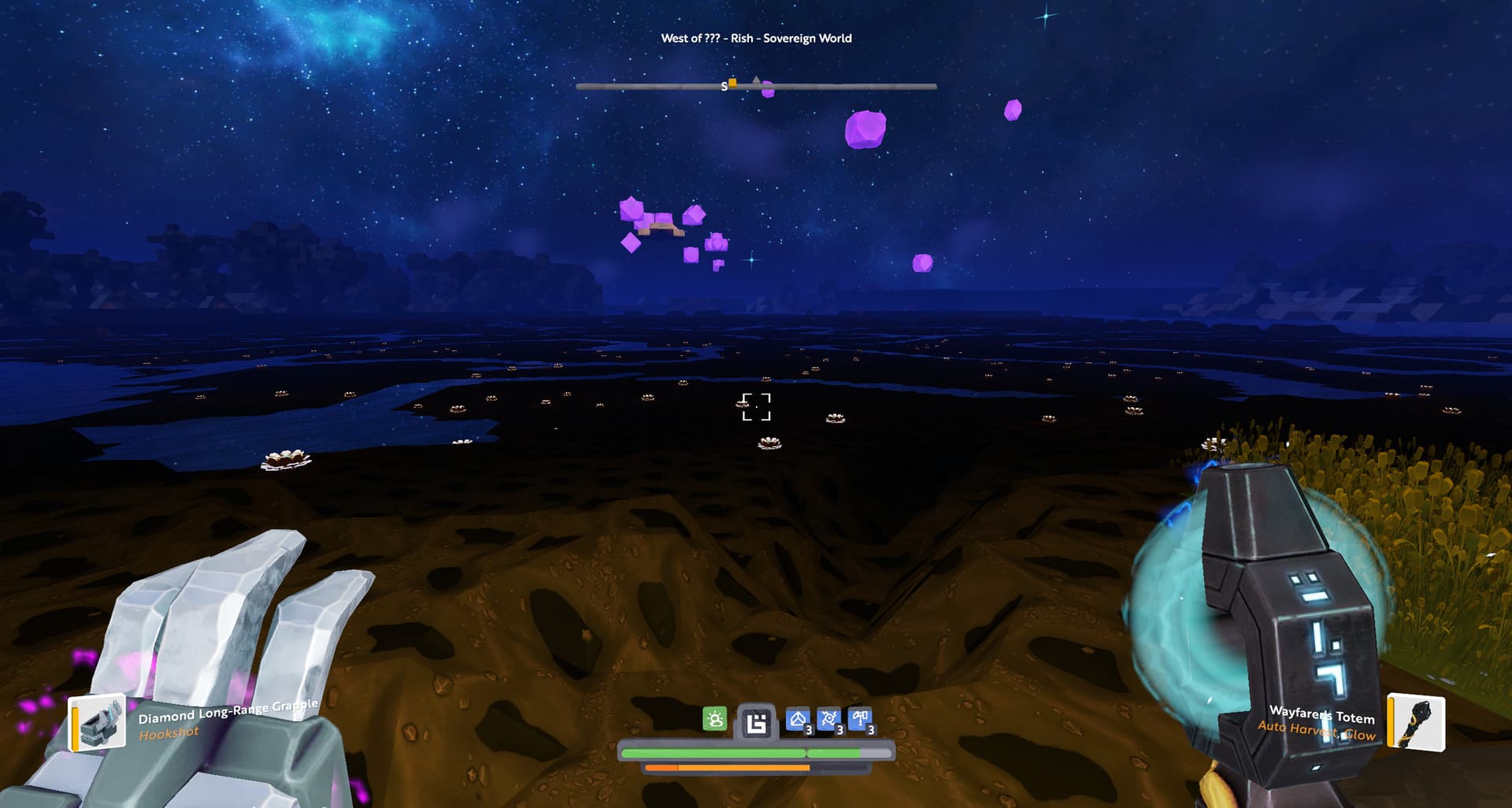Click the orange marker on the compass
This screenshot has width=1512, height=808.
732,82
